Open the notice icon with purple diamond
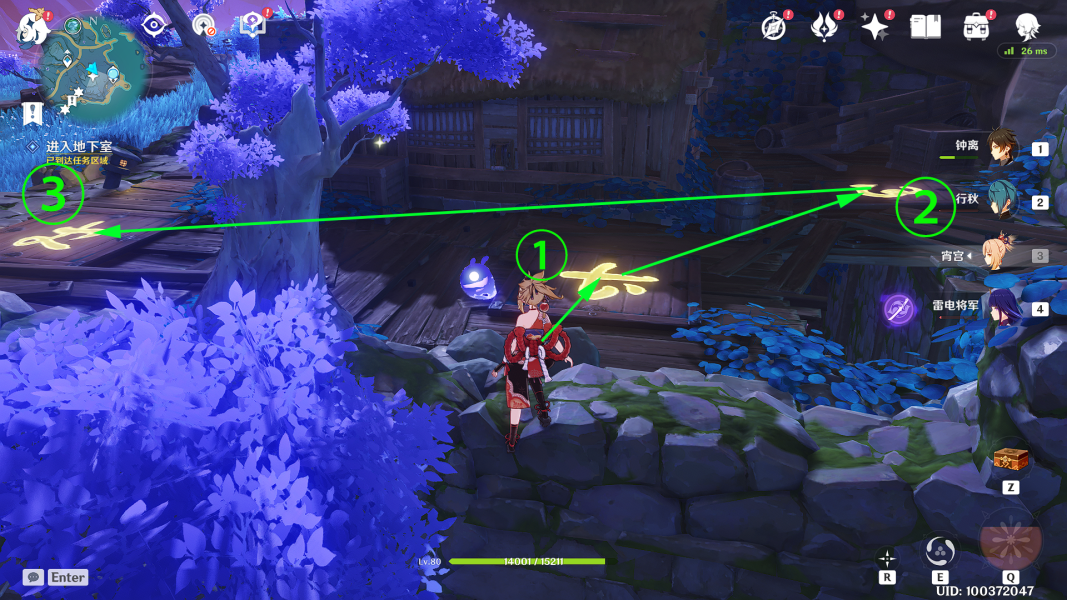The width and height of the screenshot is (1067, 600). click(252, 26)
